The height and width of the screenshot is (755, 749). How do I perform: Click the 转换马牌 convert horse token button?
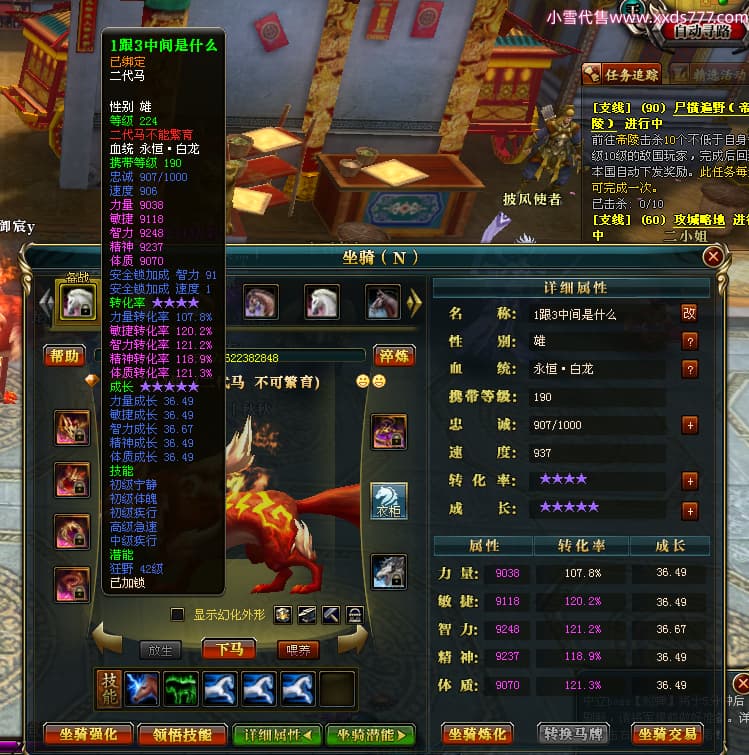click(x=575, y=734)
